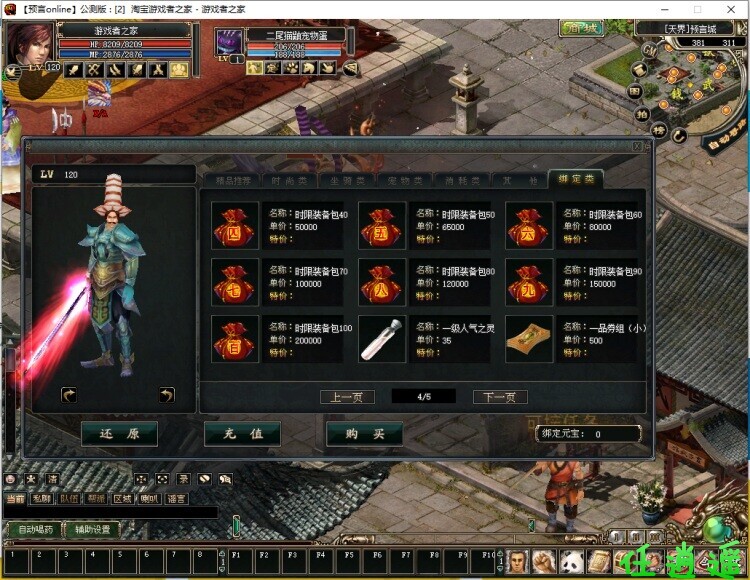Return to the previous shop page (上一页)

pos(347,397)
